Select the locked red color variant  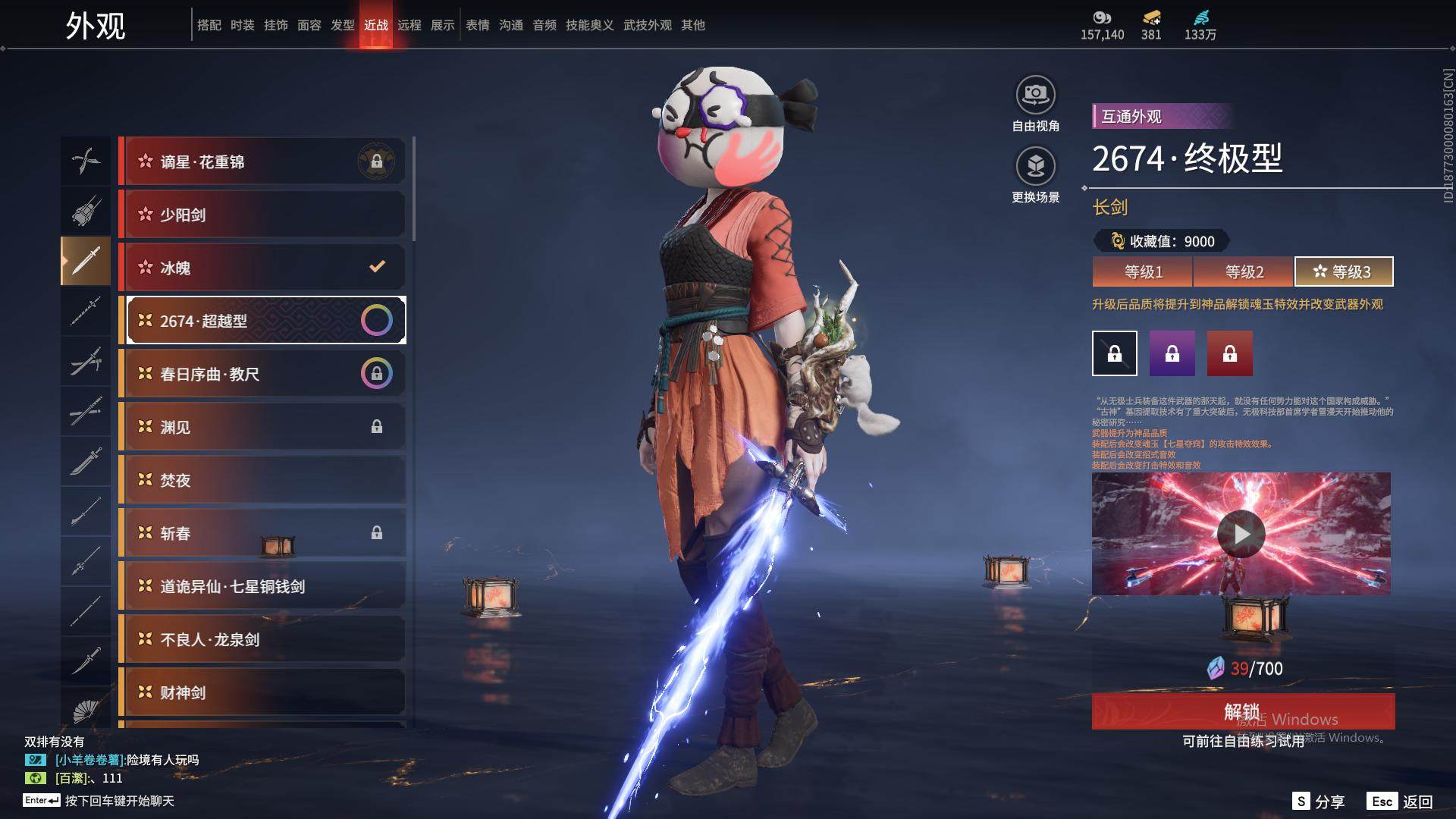(1230, 353)
